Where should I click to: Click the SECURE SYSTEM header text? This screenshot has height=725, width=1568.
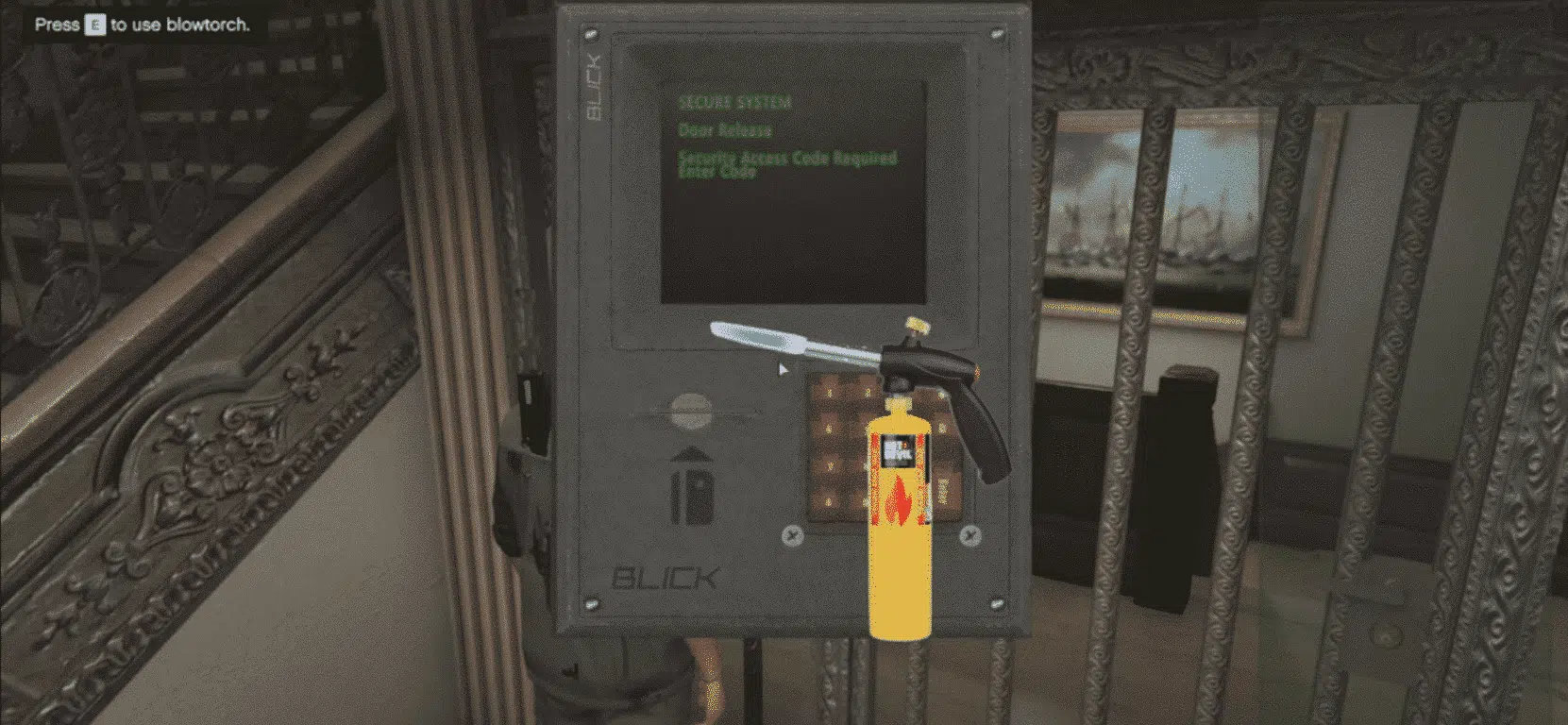point(736,101)
